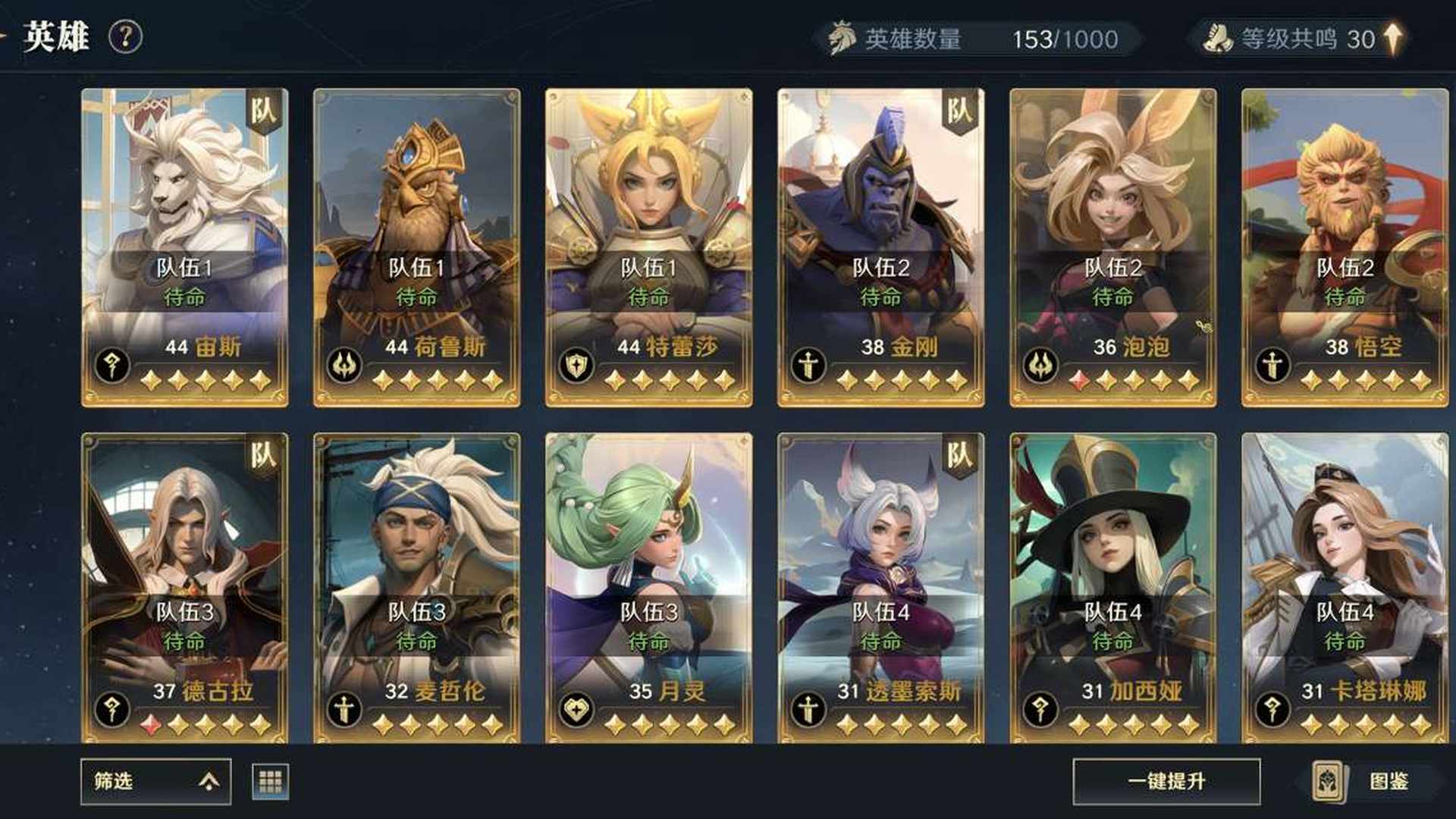Open the 特蕾莎 hero card
This screenshot has height=819, width=1456.
[648, 247]
